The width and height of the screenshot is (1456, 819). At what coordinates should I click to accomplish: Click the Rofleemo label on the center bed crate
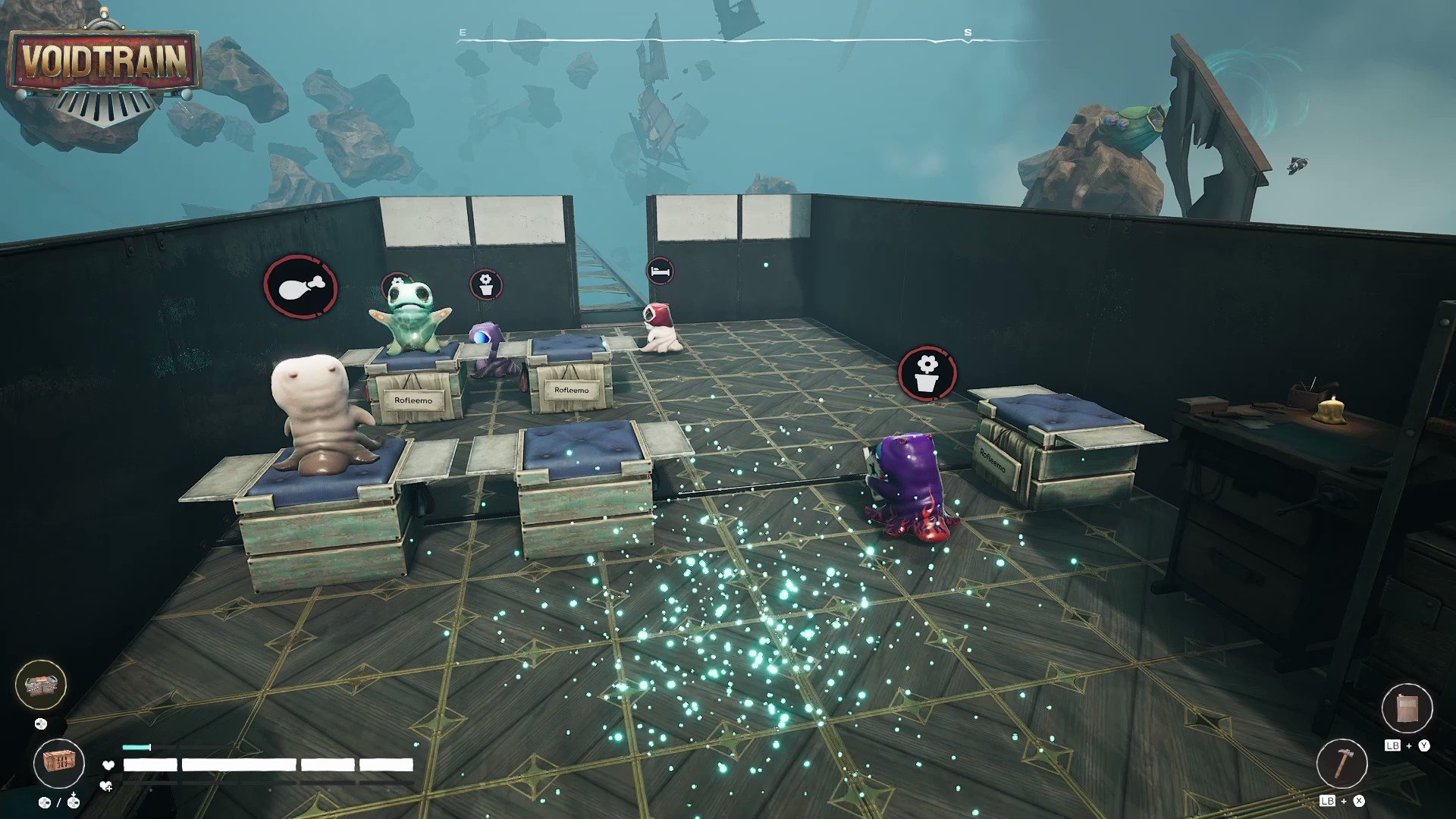coord(570,391)
